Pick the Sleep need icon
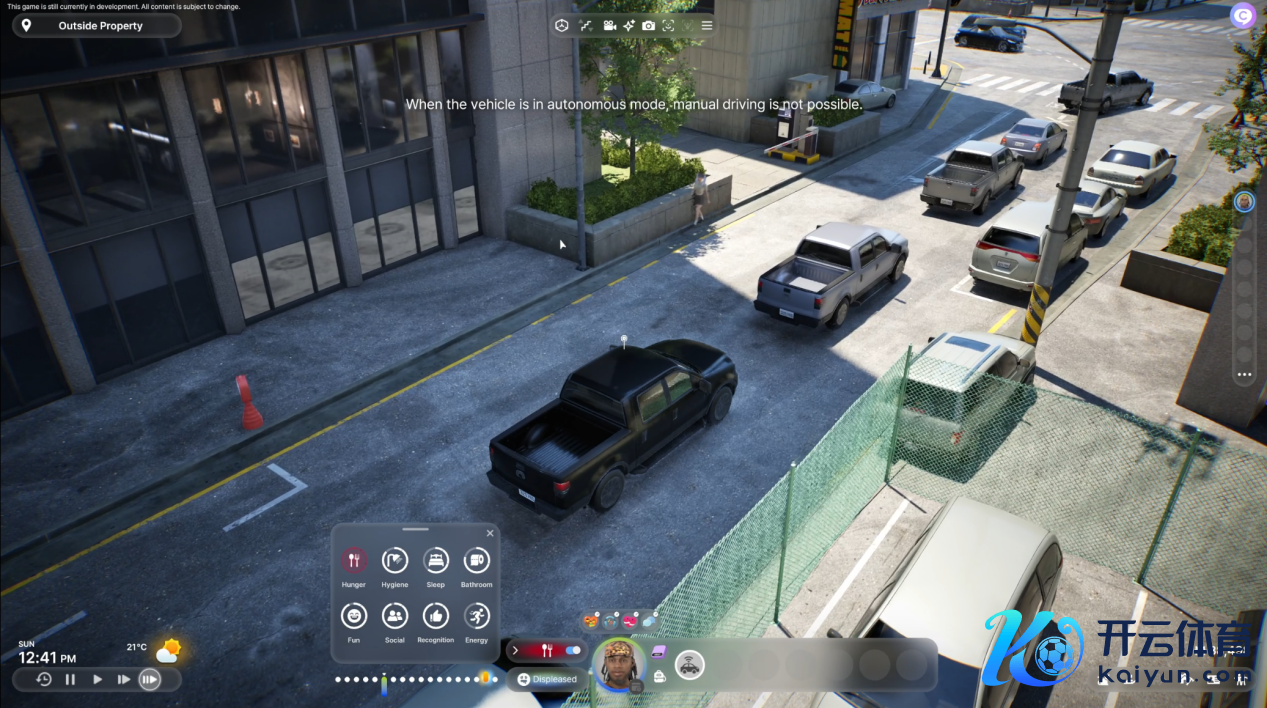This screenshot has height=708, width=1267. click(436, 561)
